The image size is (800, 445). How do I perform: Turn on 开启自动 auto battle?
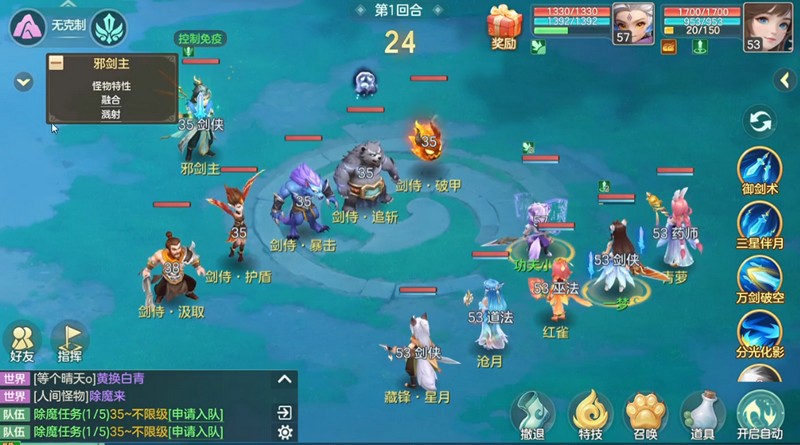(762, 412)
